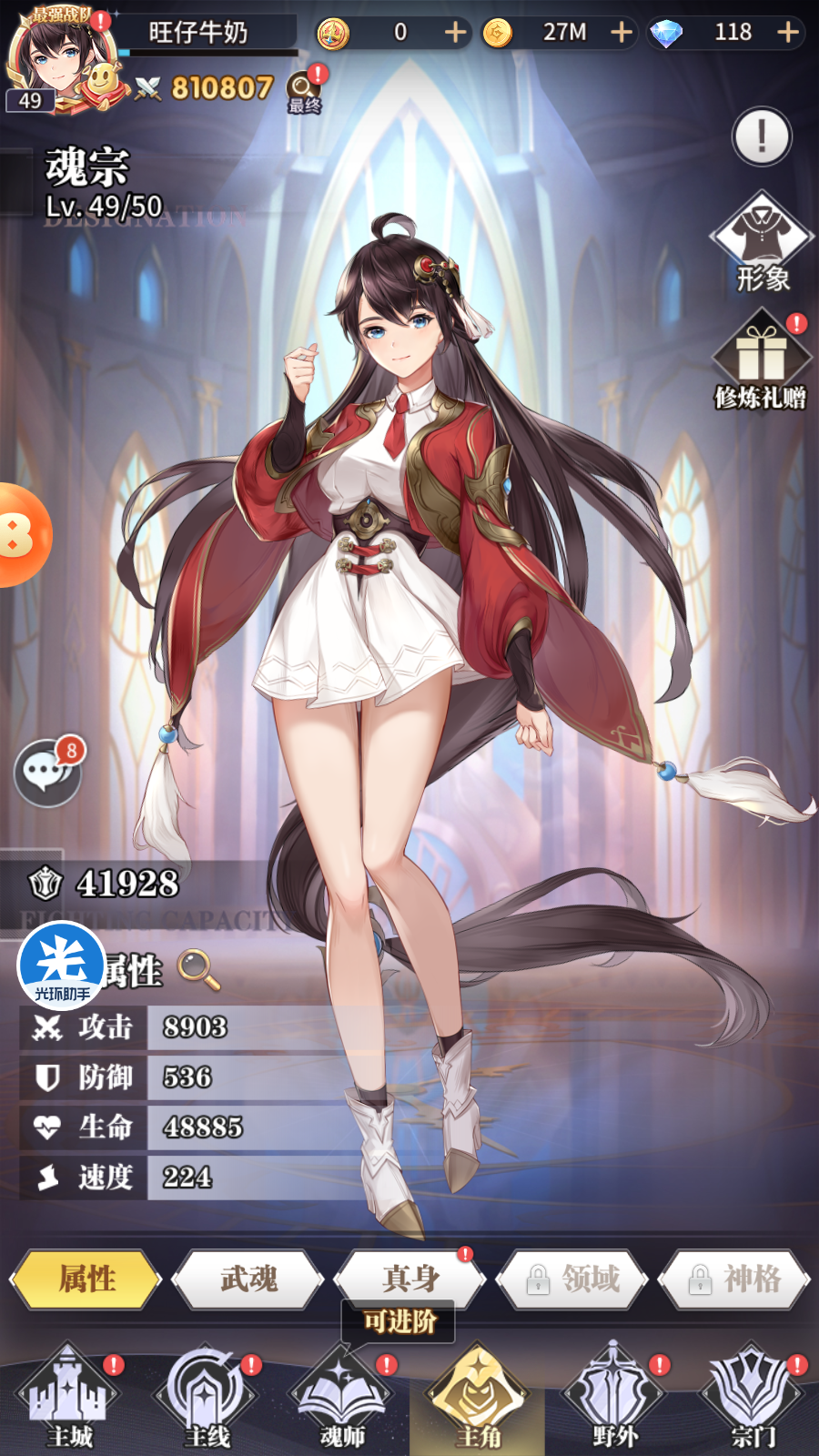
Task: Open the 光环助手 overlay assistant
Action: click(62, 965)
